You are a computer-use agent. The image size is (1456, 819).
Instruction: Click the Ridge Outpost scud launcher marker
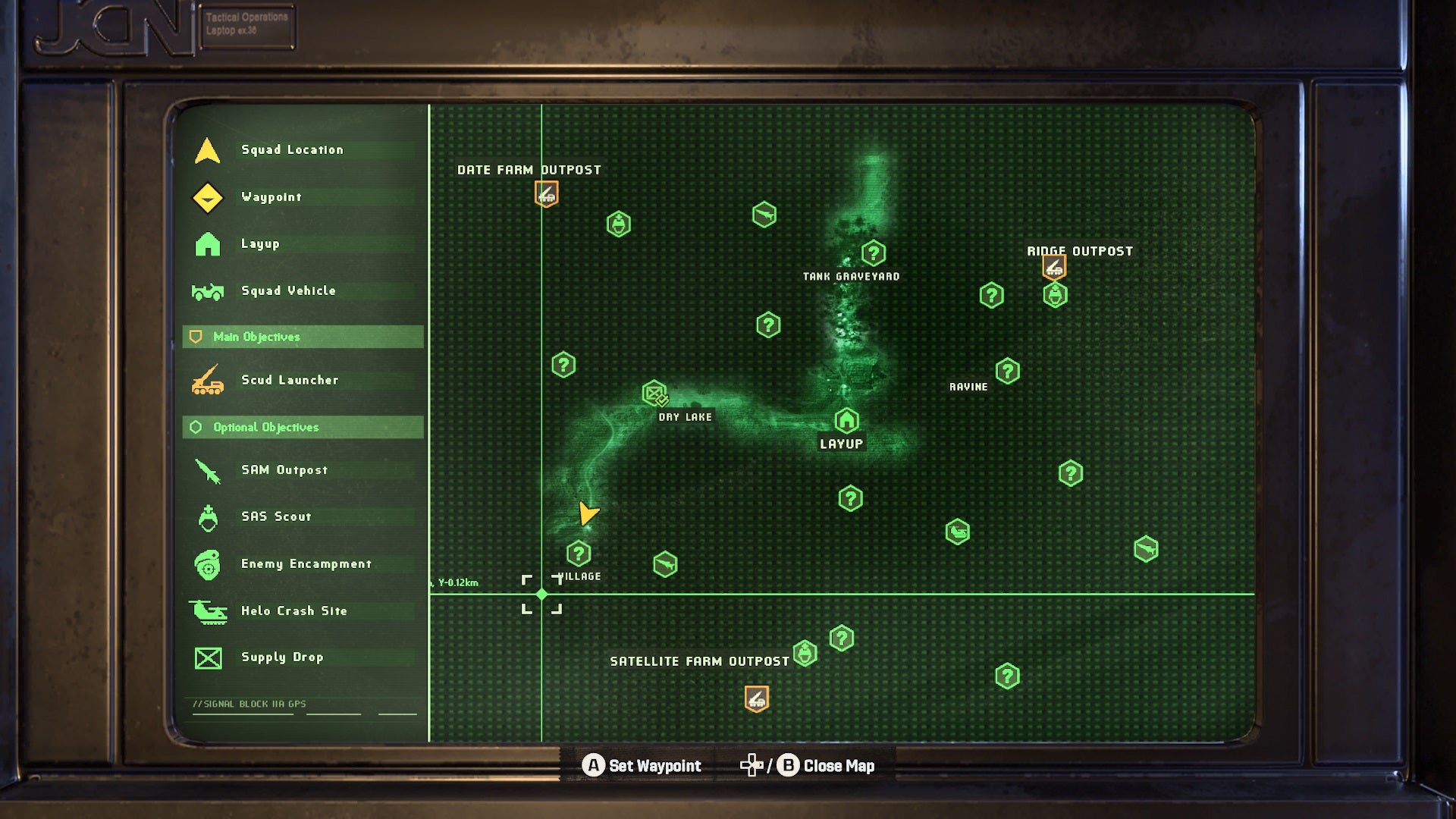click(1053, 266)
